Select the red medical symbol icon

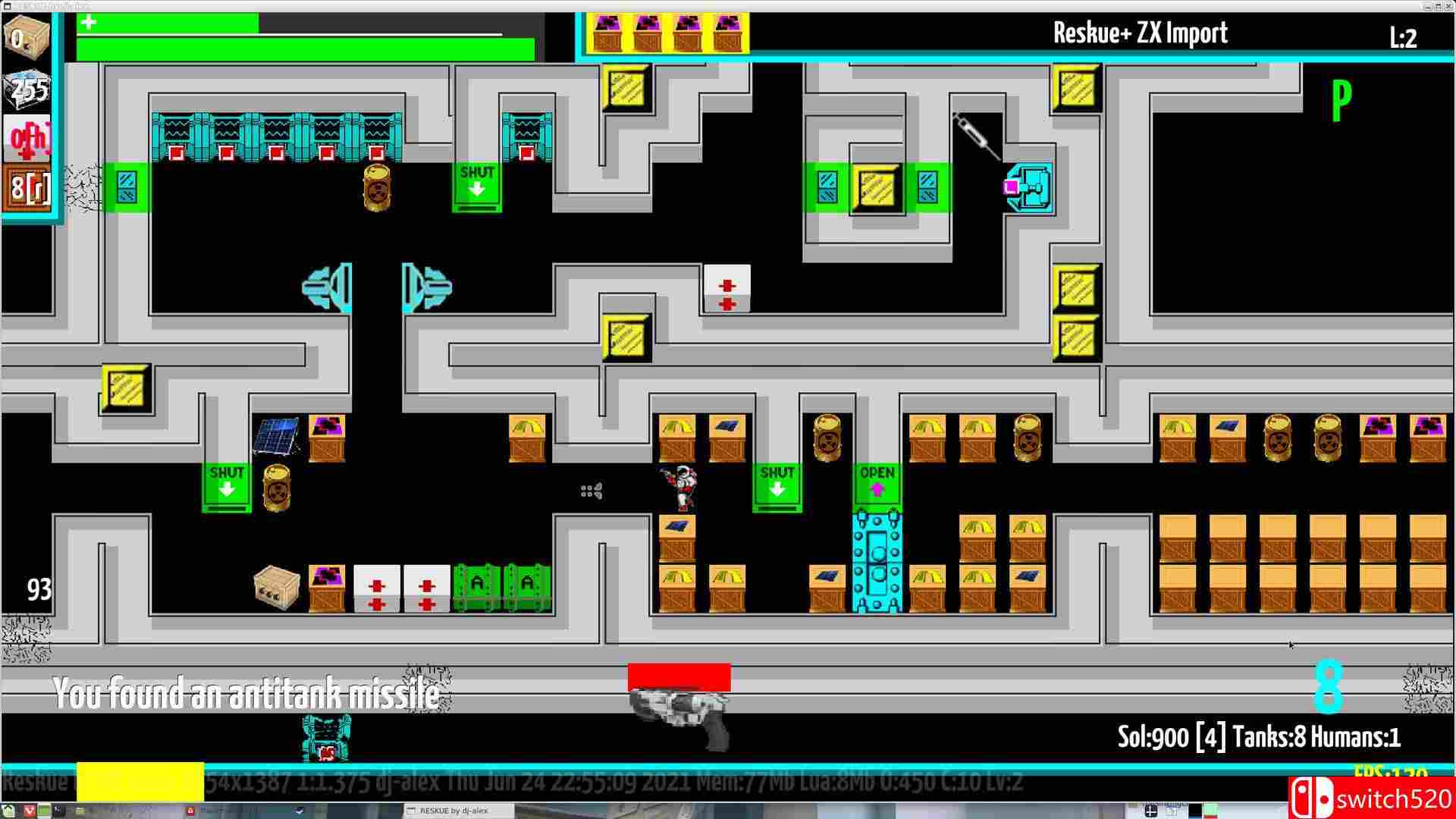tap(28, 138)
